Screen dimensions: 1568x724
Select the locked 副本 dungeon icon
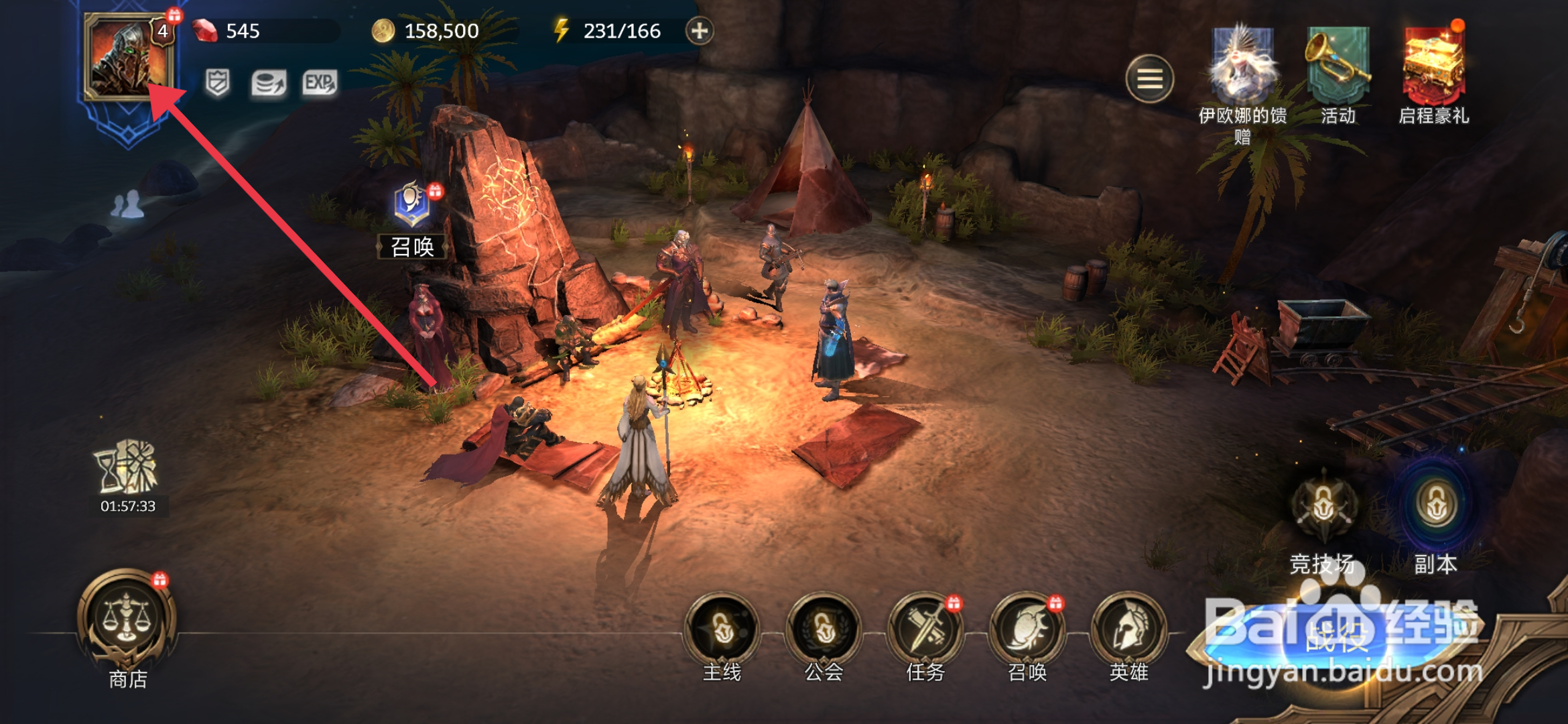[1435, 506]
